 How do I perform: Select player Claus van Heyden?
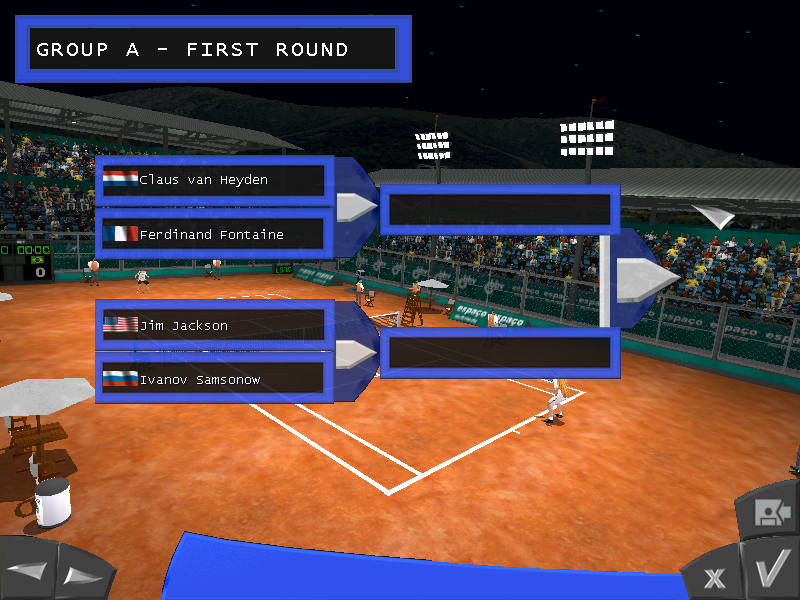(x=214, y=180)
